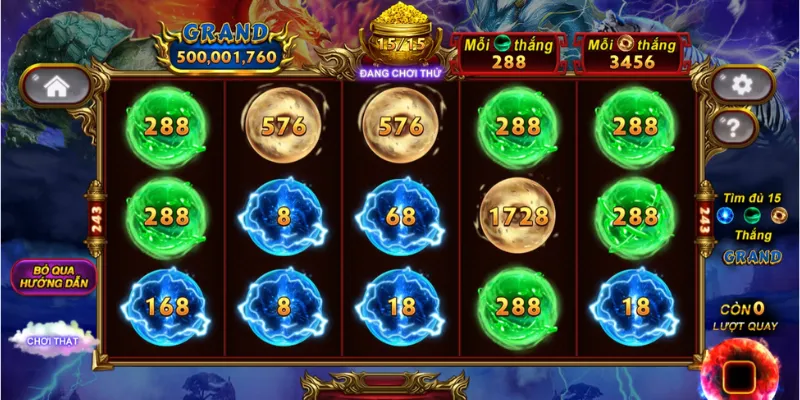Viewport: 800px width, 400px height.
Task: Skip the tutorial with Bỏ Qua Hướng Dẫn
Action: coord(54,277)
